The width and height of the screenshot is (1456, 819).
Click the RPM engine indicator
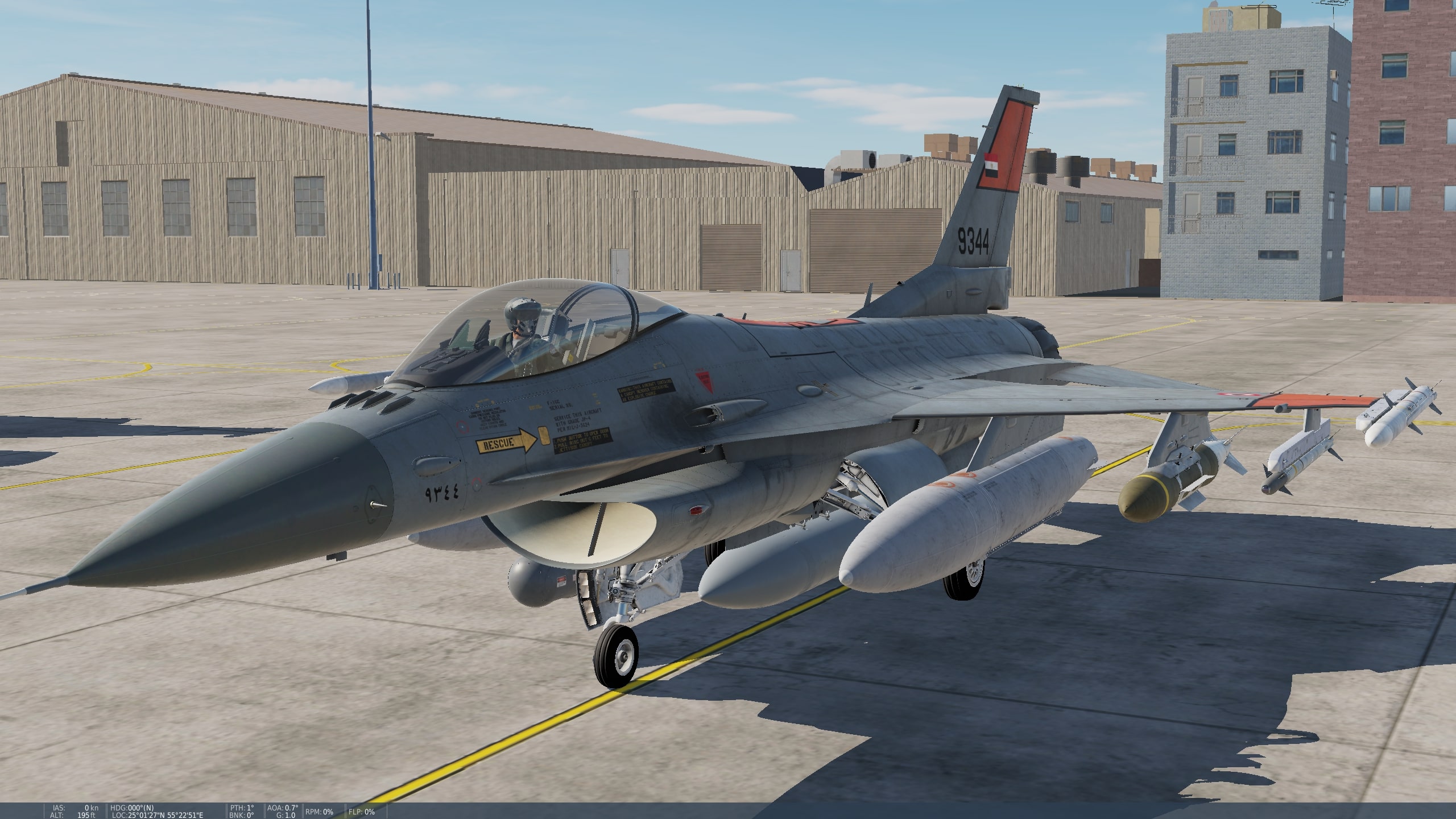click(x=318, y=811)
